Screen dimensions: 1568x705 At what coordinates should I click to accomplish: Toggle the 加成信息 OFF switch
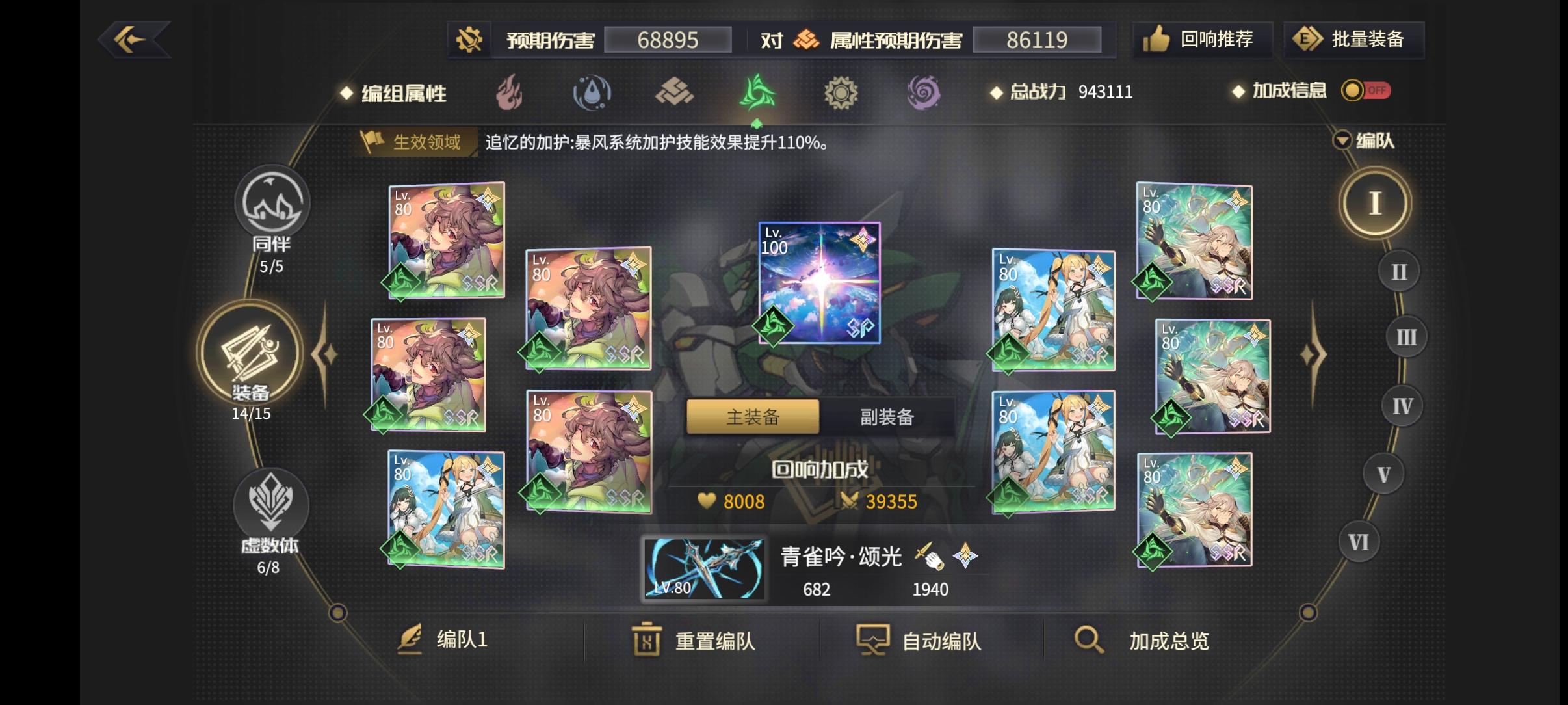[x=1365, y=90]
